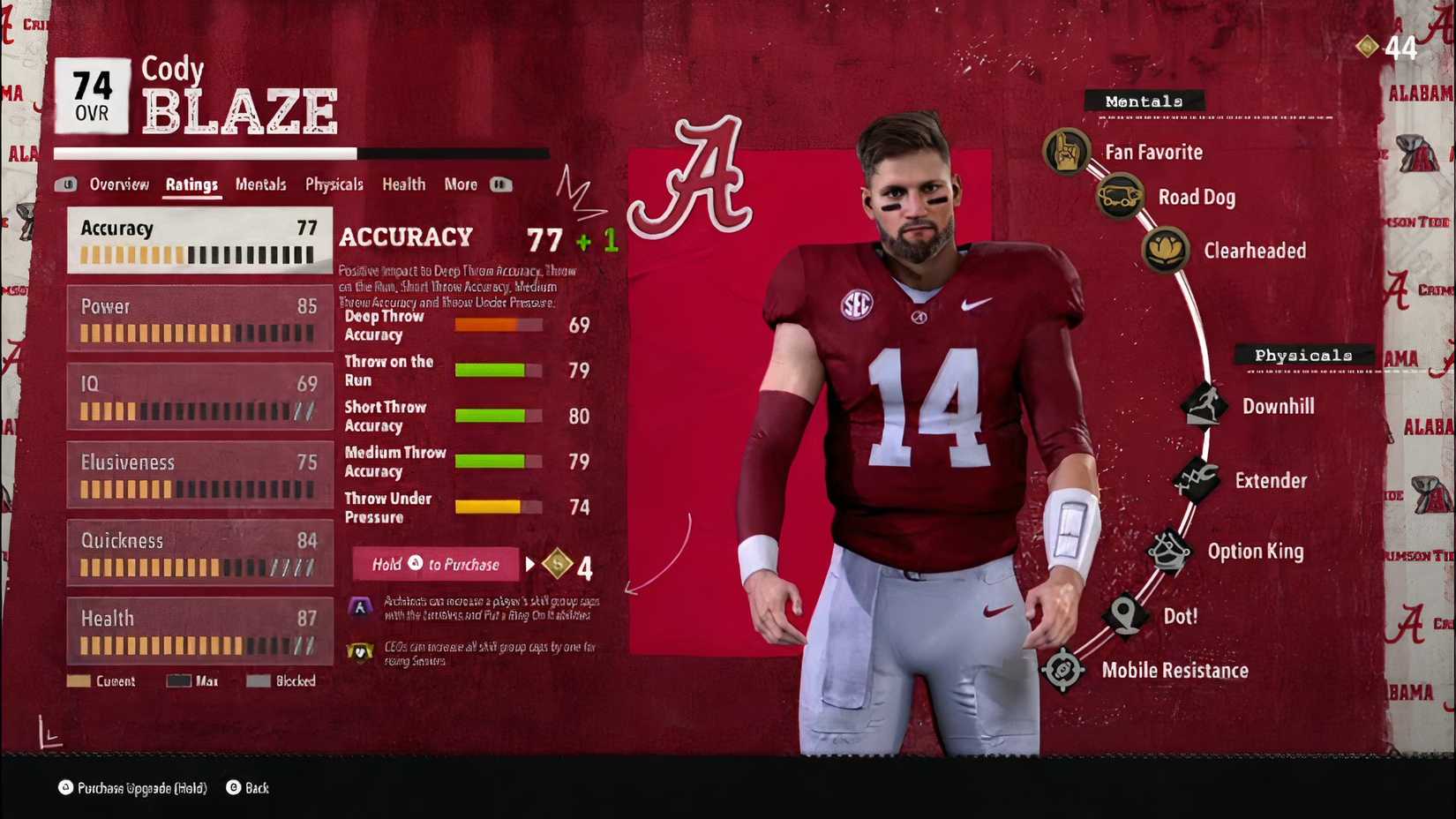This screenshot has width=1456, height=819.
Task: Click the Dot! ability icon
Action: (1126, 615)
